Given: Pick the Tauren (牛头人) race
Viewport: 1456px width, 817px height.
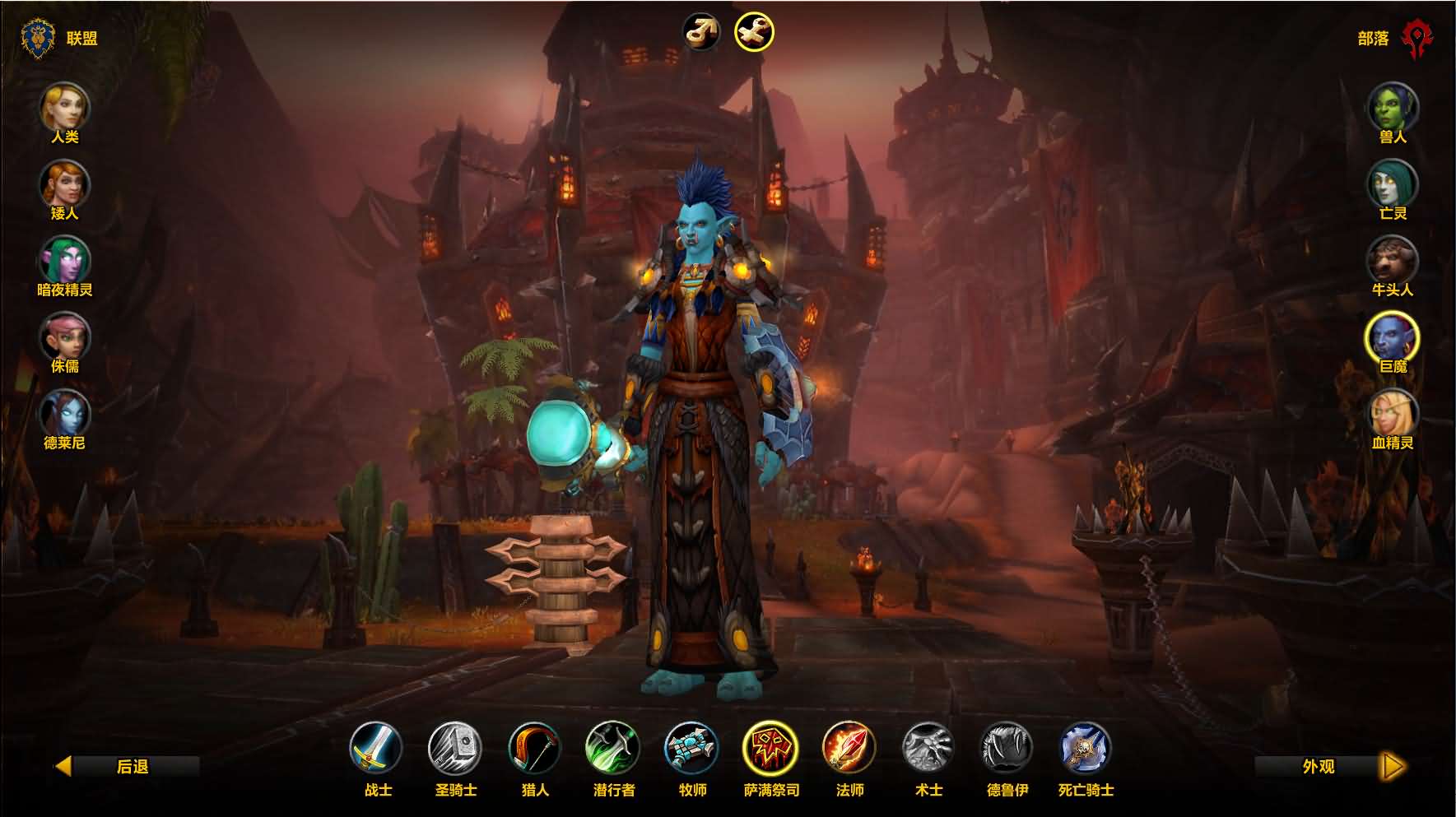Looking at the screenshot, I should (x=1392, y=260).
